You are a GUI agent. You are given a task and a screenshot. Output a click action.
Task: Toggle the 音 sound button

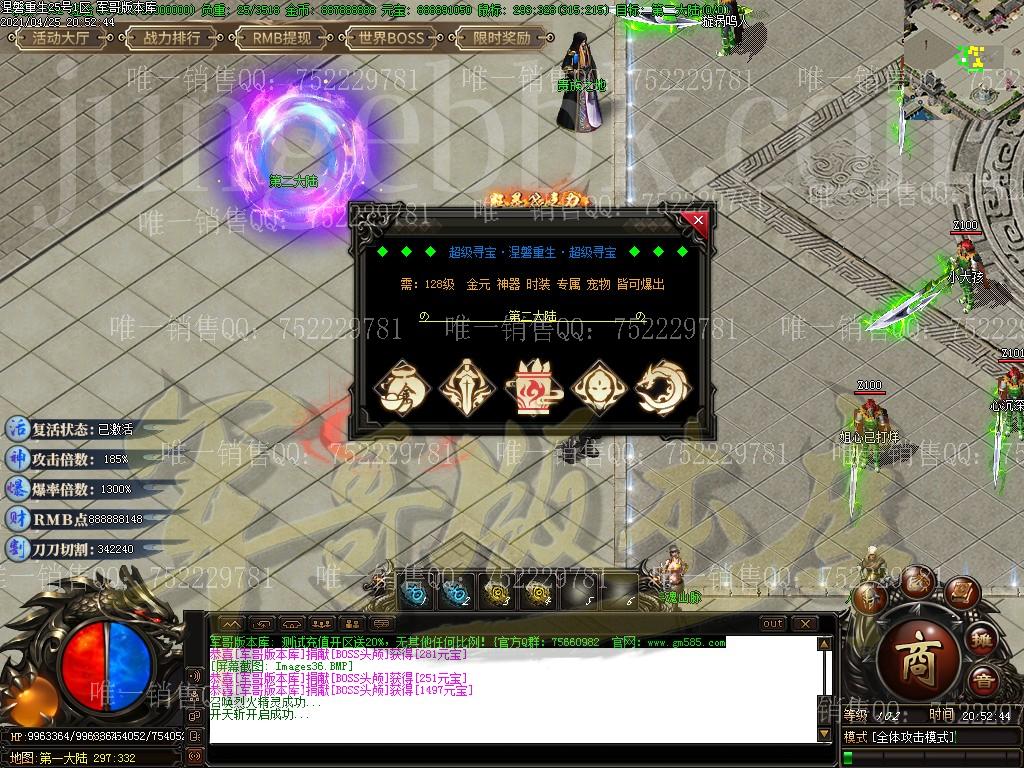pos(984,680)
